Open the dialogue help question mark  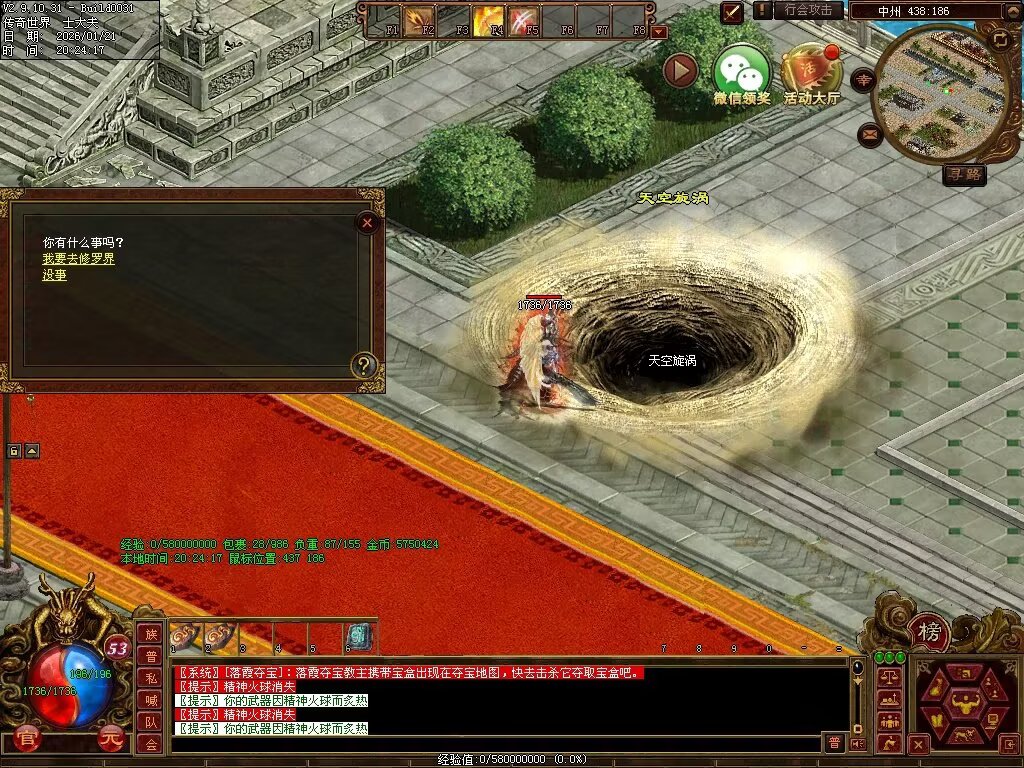pos(366,366)
